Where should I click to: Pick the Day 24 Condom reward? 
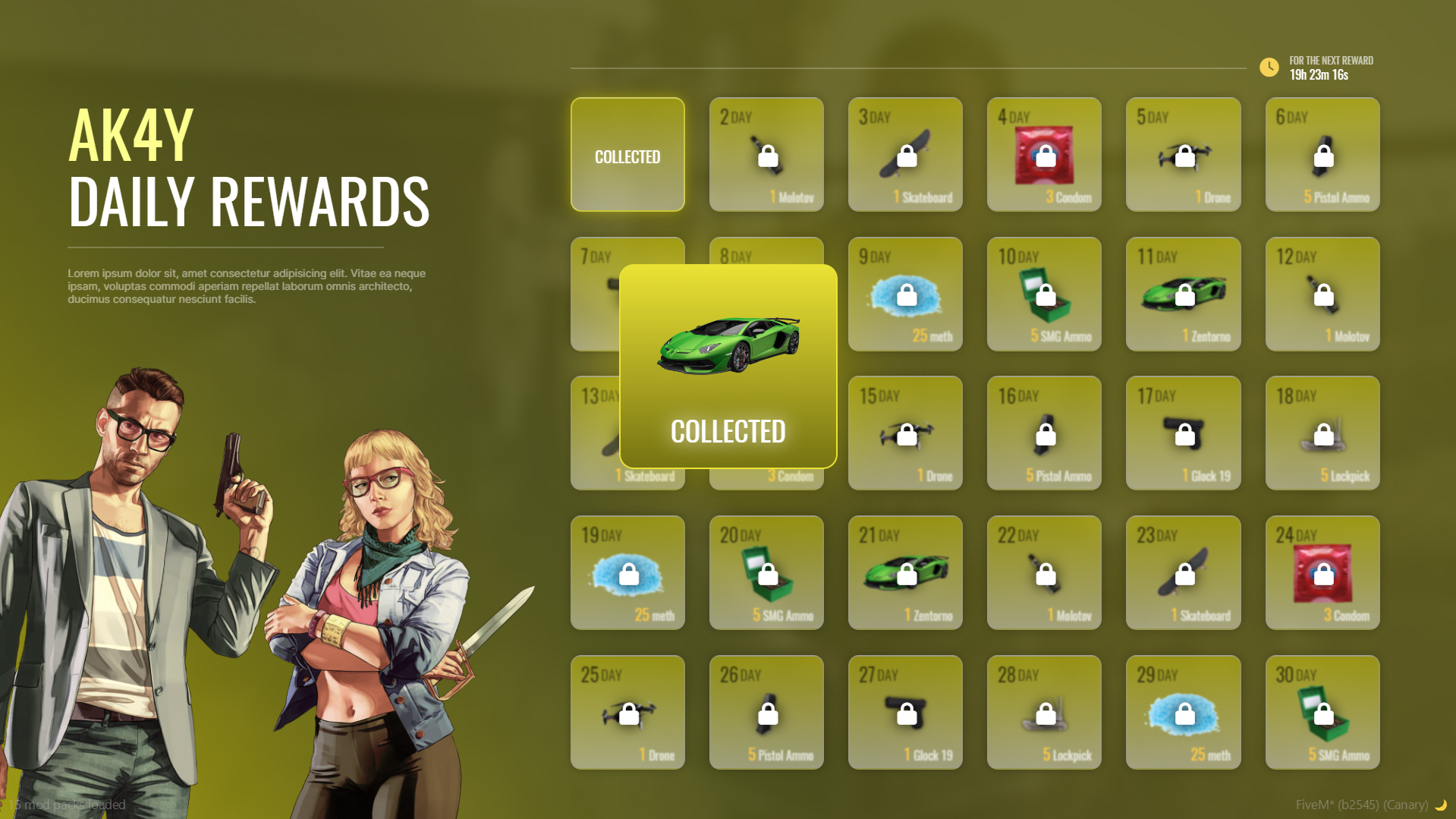pyautogui.click(x=1322, y=572)
